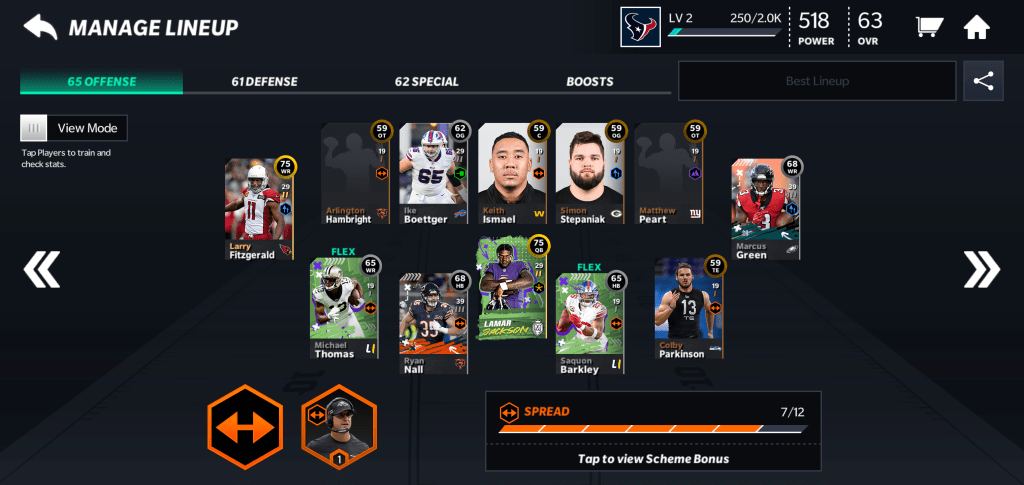Image resolution: width=1024 pixels, height=485 pixels.
Task: Select the 65 Offense tab
Action: (x=101, y=82)
